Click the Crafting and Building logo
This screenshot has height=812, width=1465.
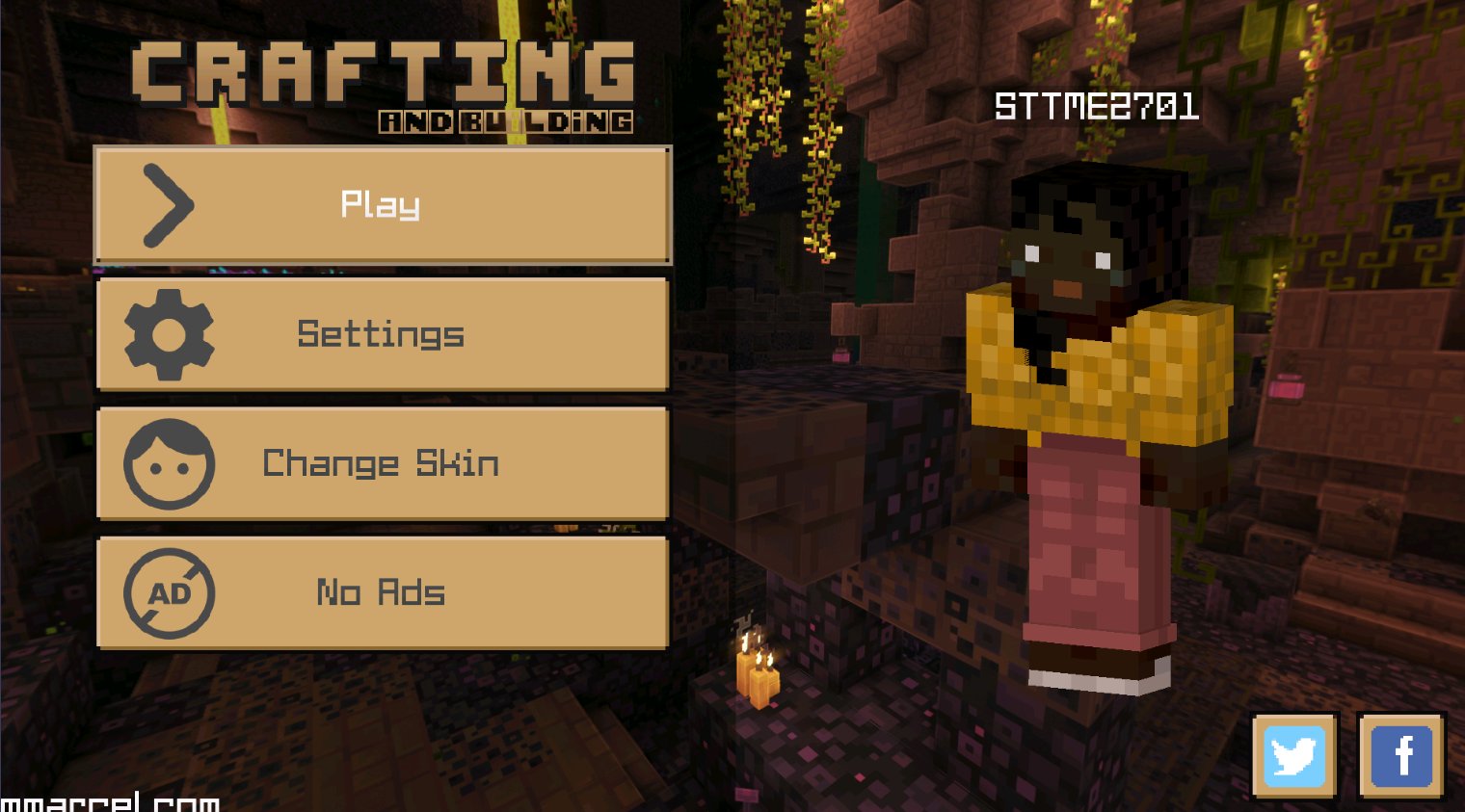(386, 82)
